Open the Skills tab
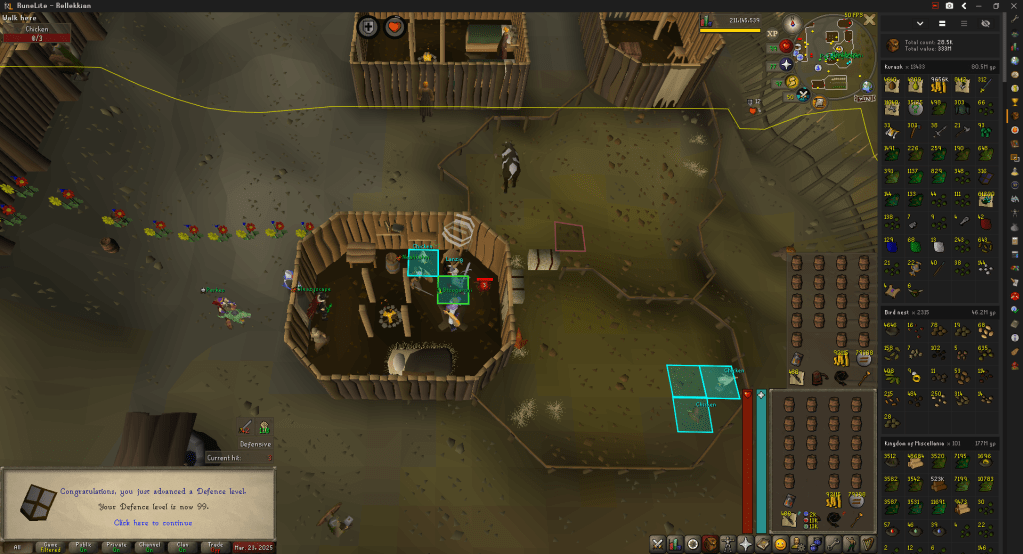The width and height of the screenshot is (1023, 554). [675, 544]
